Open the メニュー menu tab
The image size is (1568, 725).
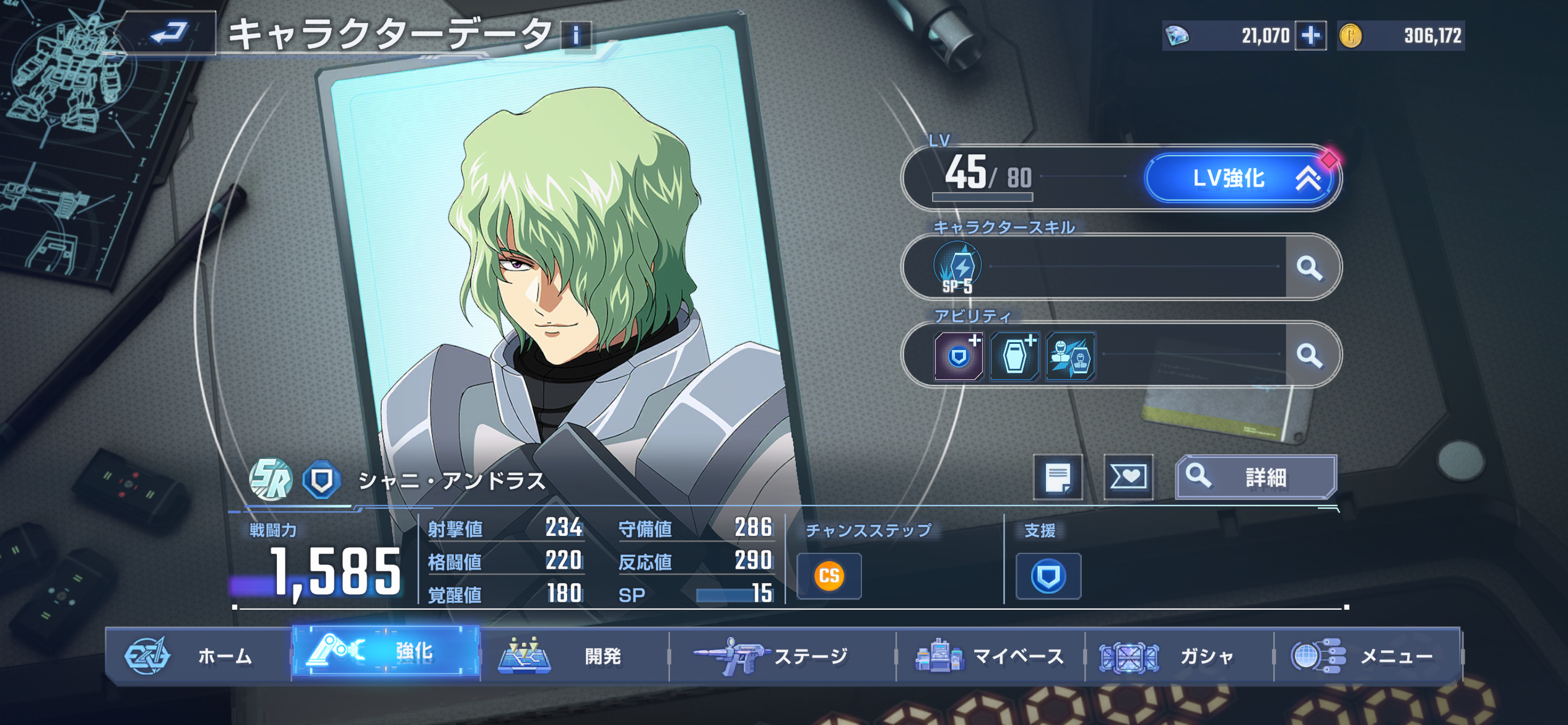1367,656
